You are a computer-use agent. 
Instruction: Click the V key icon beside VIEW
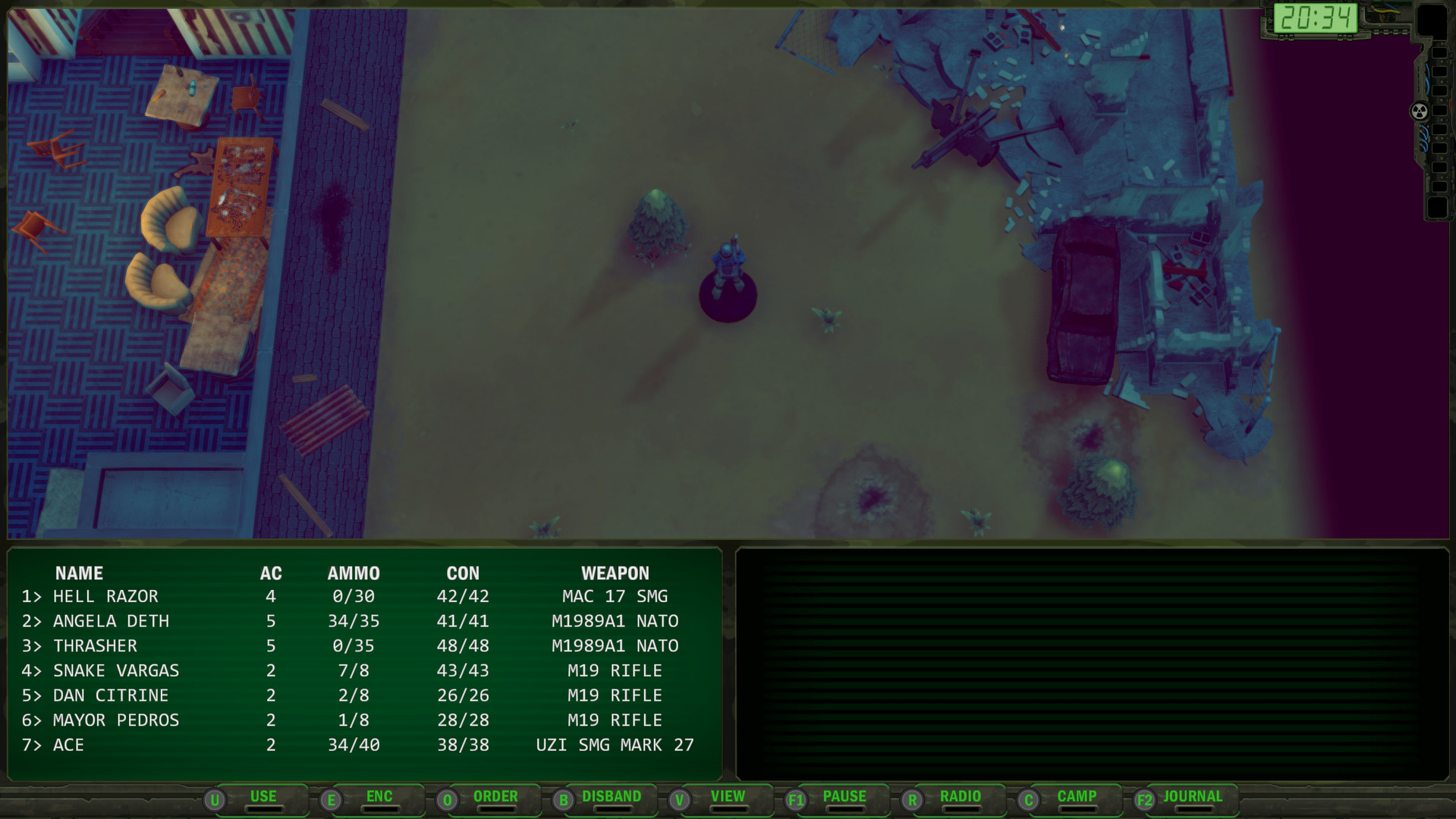680,798
